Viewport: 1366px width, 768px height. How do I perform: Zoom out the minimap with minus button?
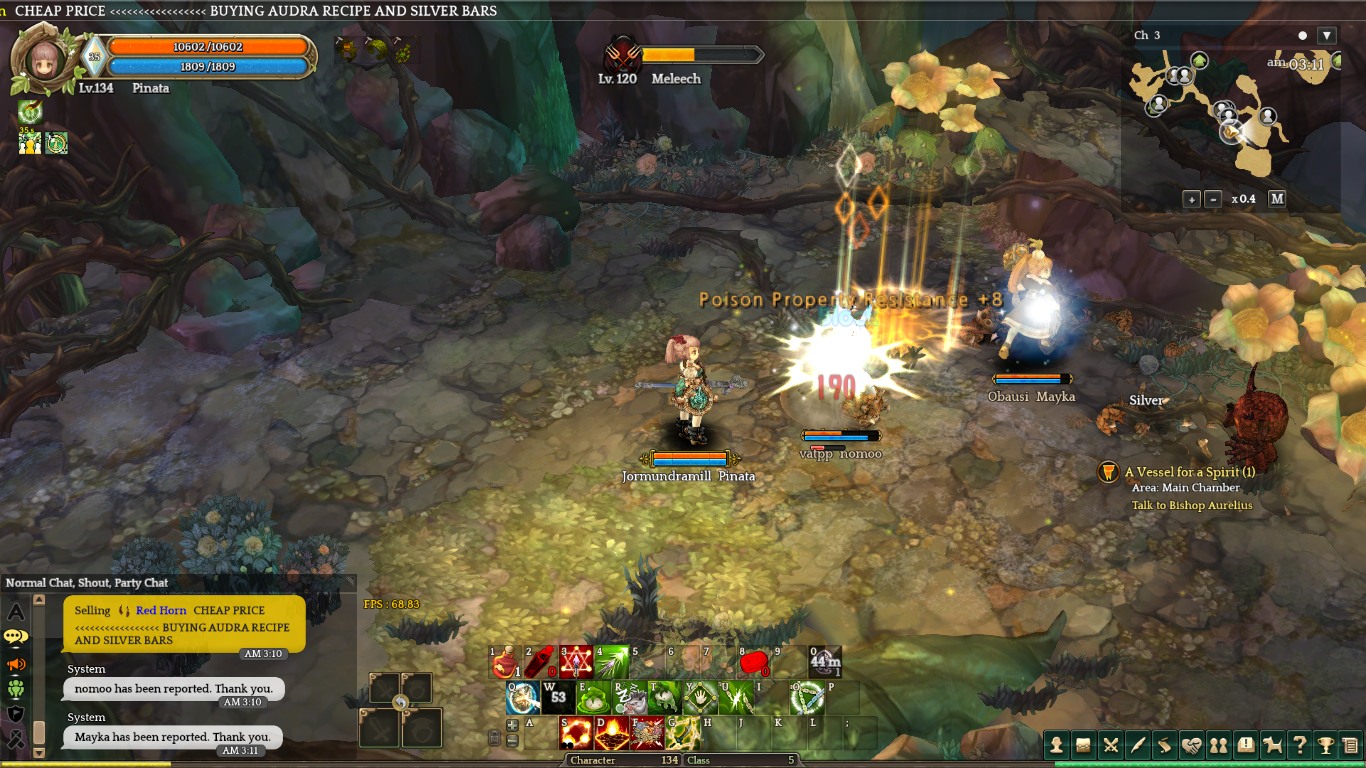click(x=1213, y=199)
